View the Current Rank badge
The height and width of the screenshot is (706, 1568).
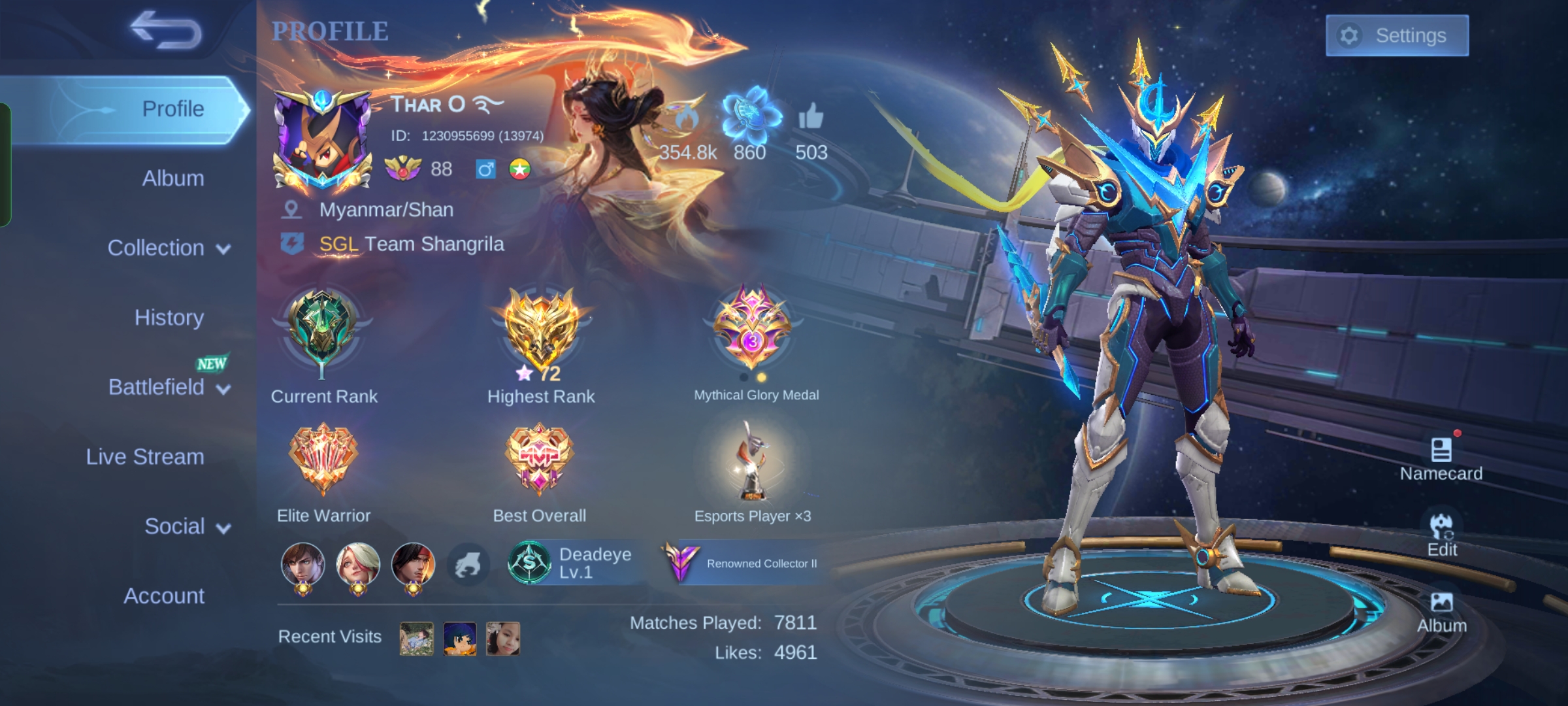[x=322, y=330]
